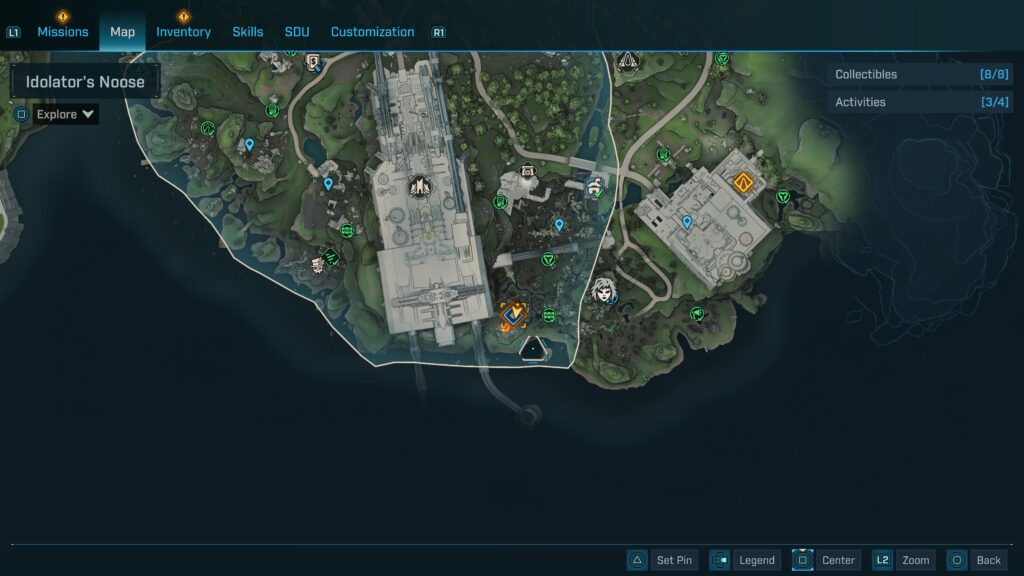This screenshot has width=1024, height=576.
Task: Select the rocket icon on the large facility
Action: pos(418,185)
